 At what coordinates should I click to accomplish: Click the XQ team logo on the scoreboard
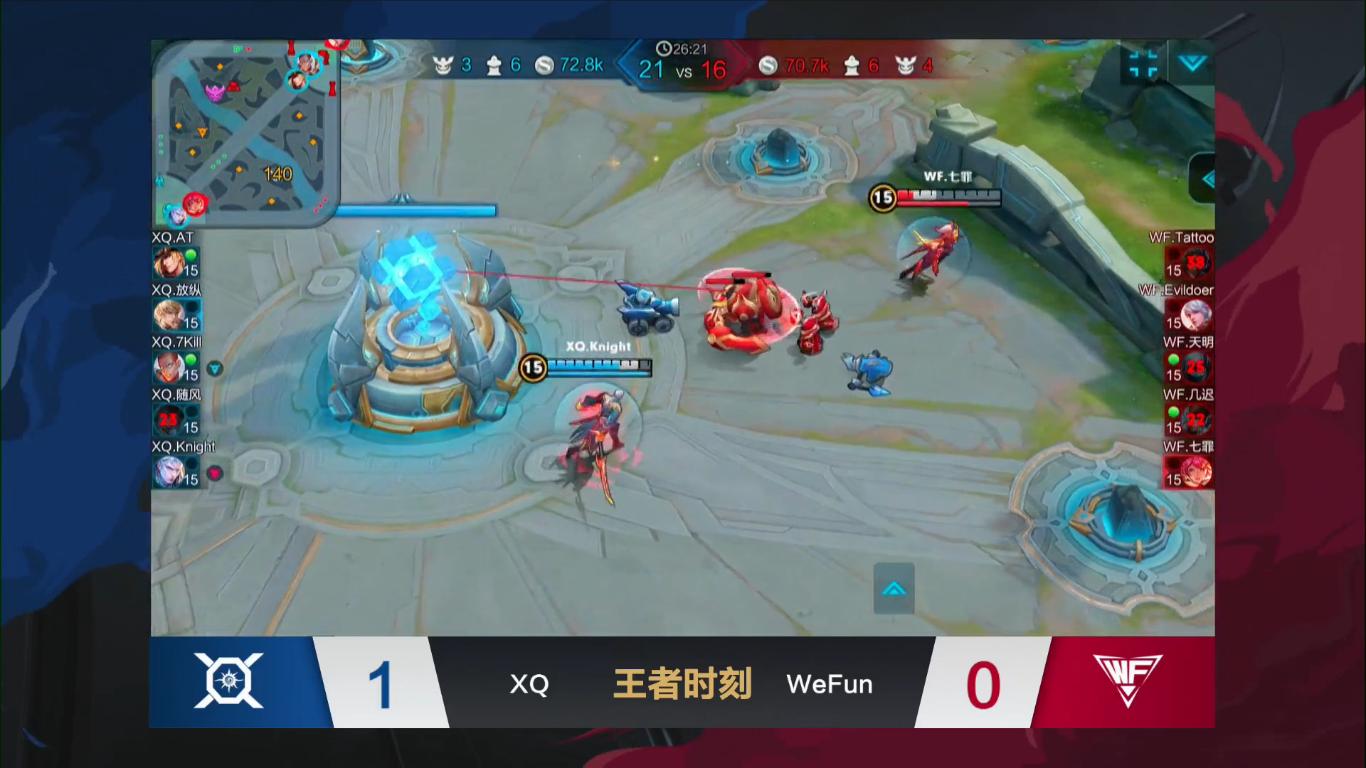coord(230,683)
